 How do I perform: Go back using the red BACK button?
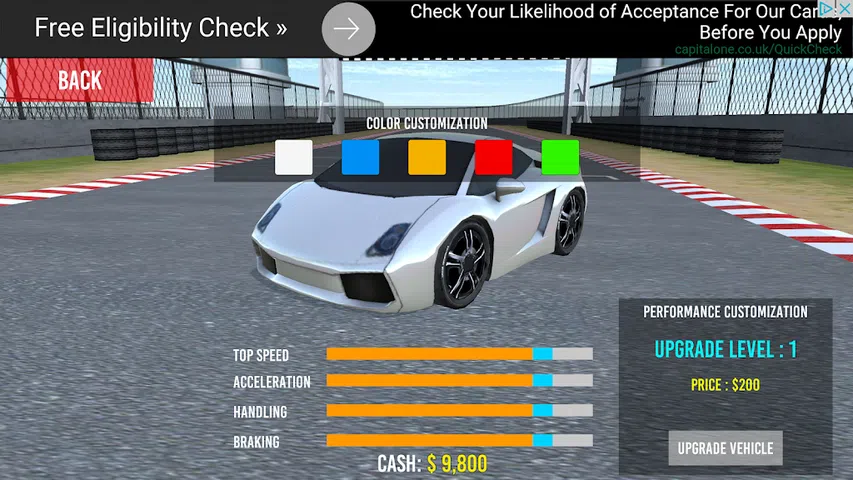coord(77,80)
